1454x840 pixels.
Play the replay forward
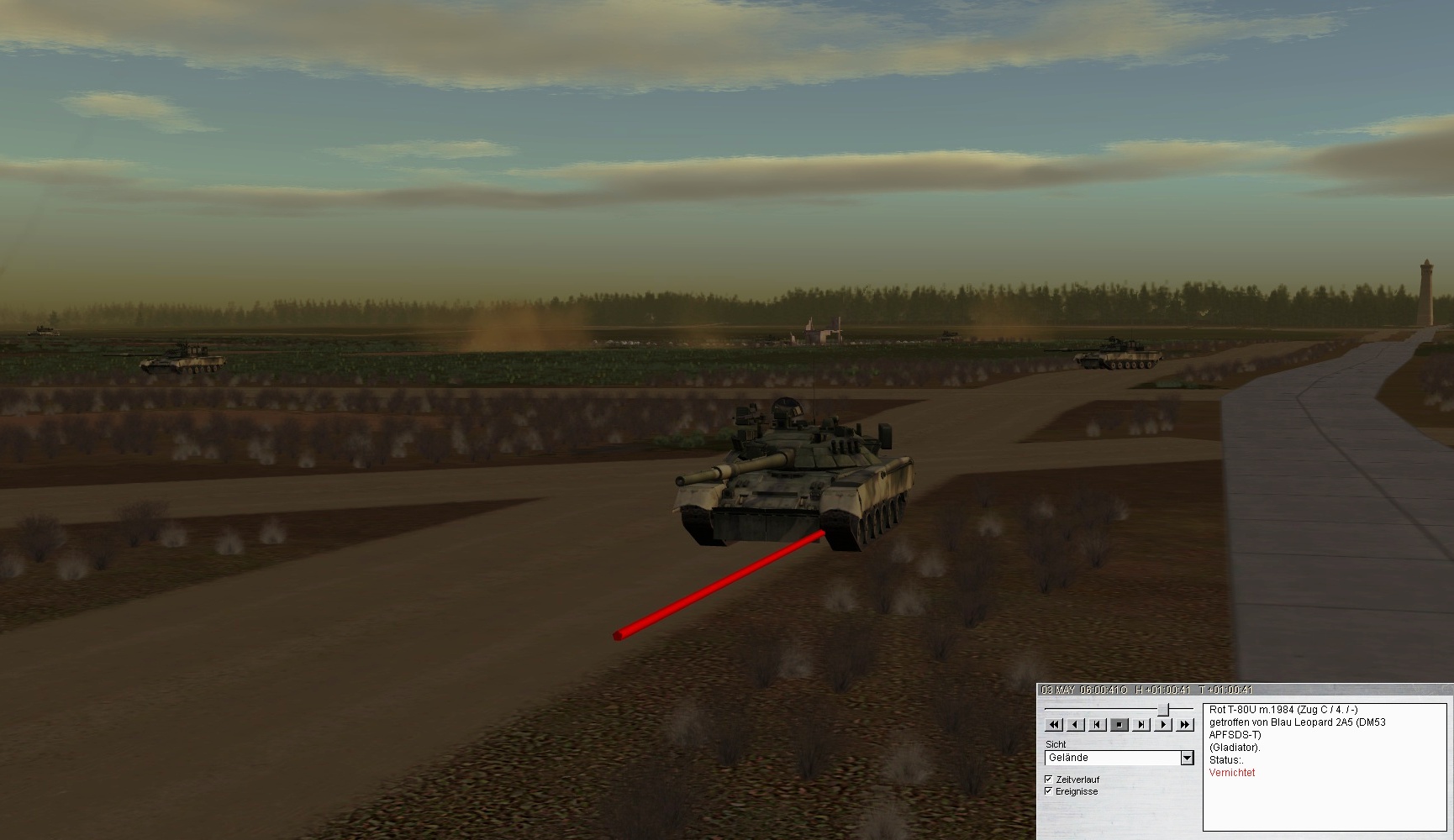1163,724
